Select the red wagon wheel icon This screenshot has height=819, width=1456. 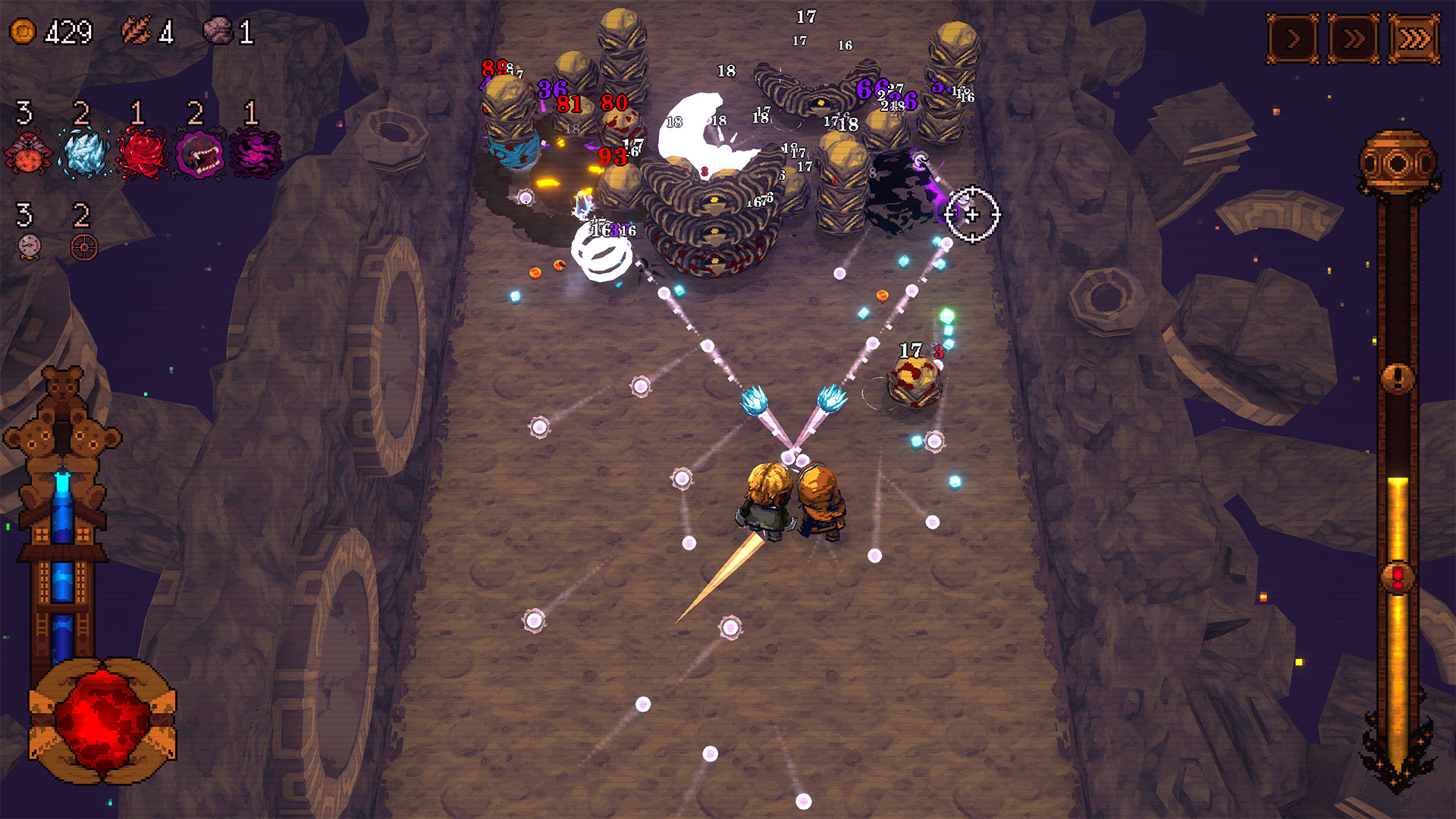(x=84, y=246)
